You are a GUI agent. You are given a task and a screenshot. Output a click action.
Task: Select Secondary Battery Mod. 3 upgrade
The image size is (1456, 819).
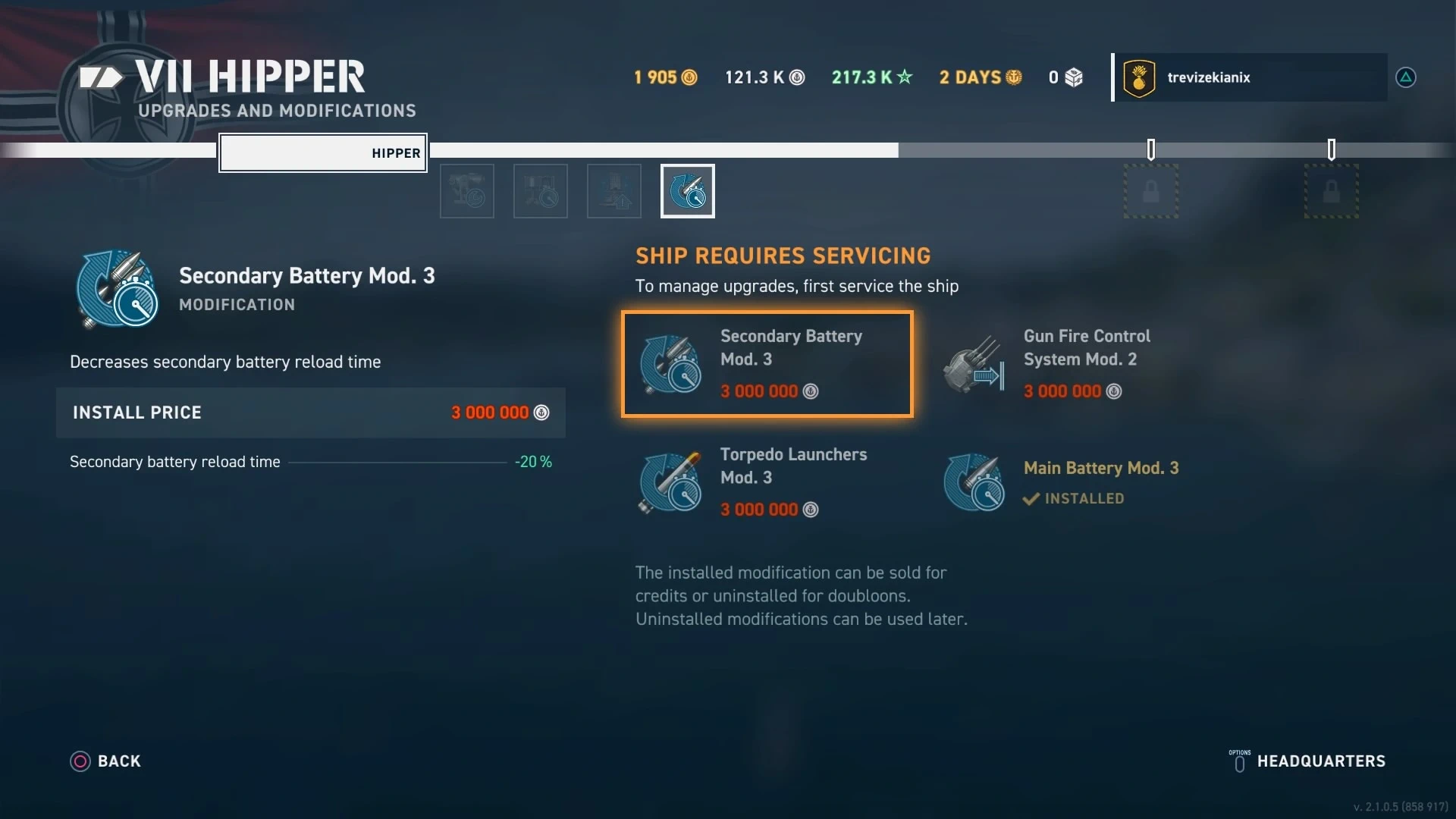[x=767, y=364]
